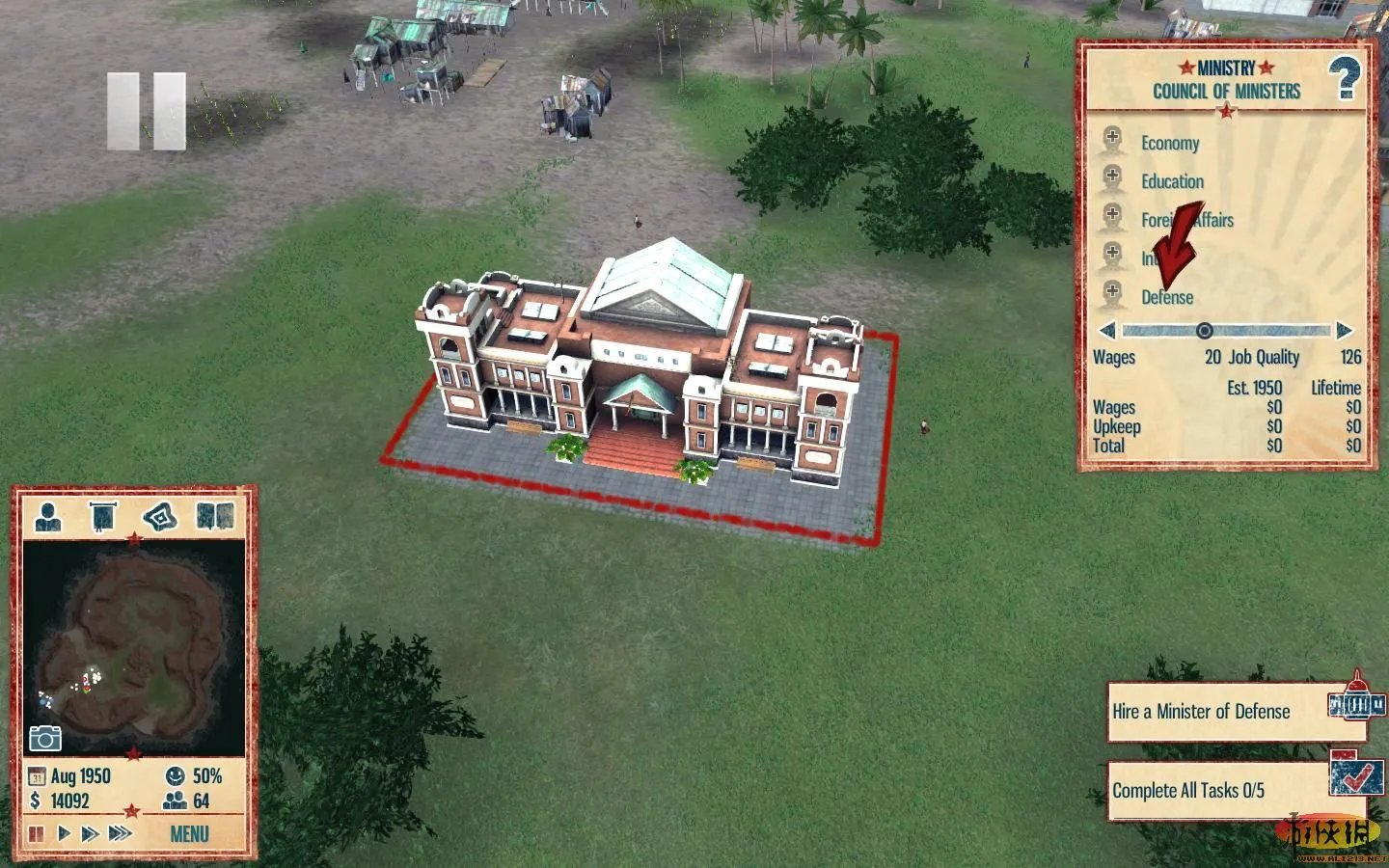Open the MENU button

coord(189,833)
